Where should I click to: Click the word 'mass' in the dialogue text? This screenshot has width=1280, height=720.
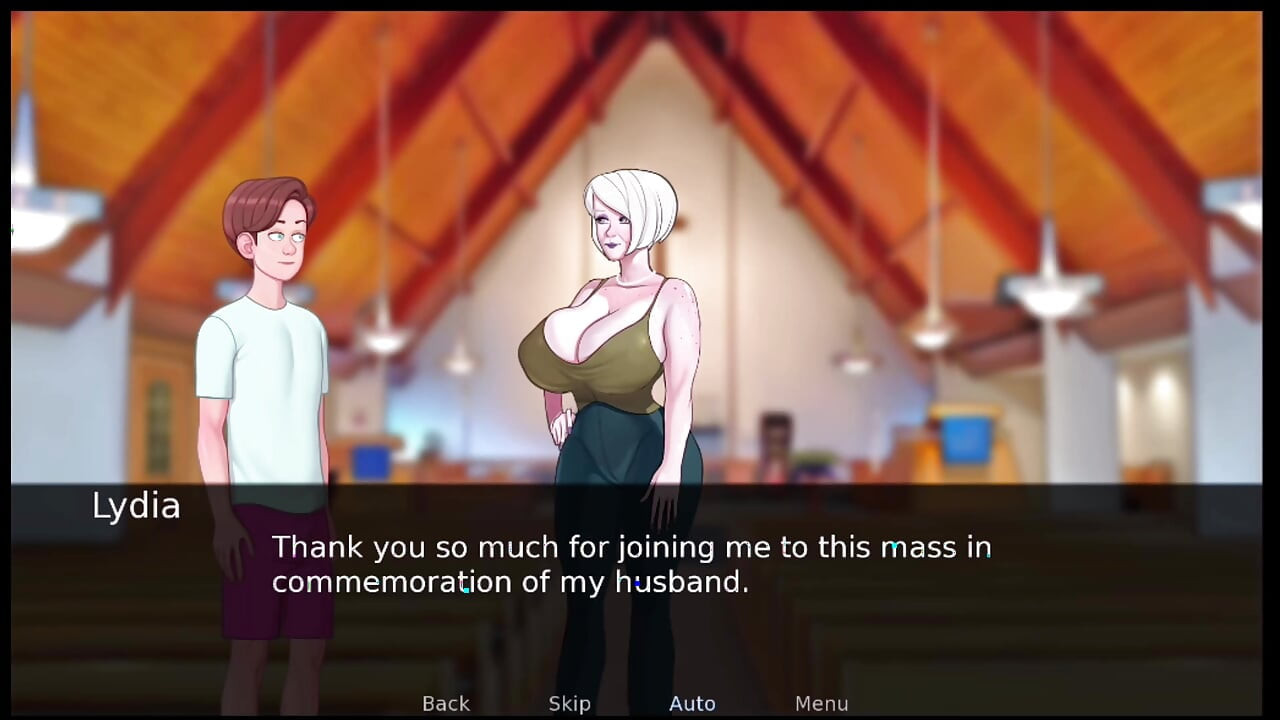pos(918,547)
